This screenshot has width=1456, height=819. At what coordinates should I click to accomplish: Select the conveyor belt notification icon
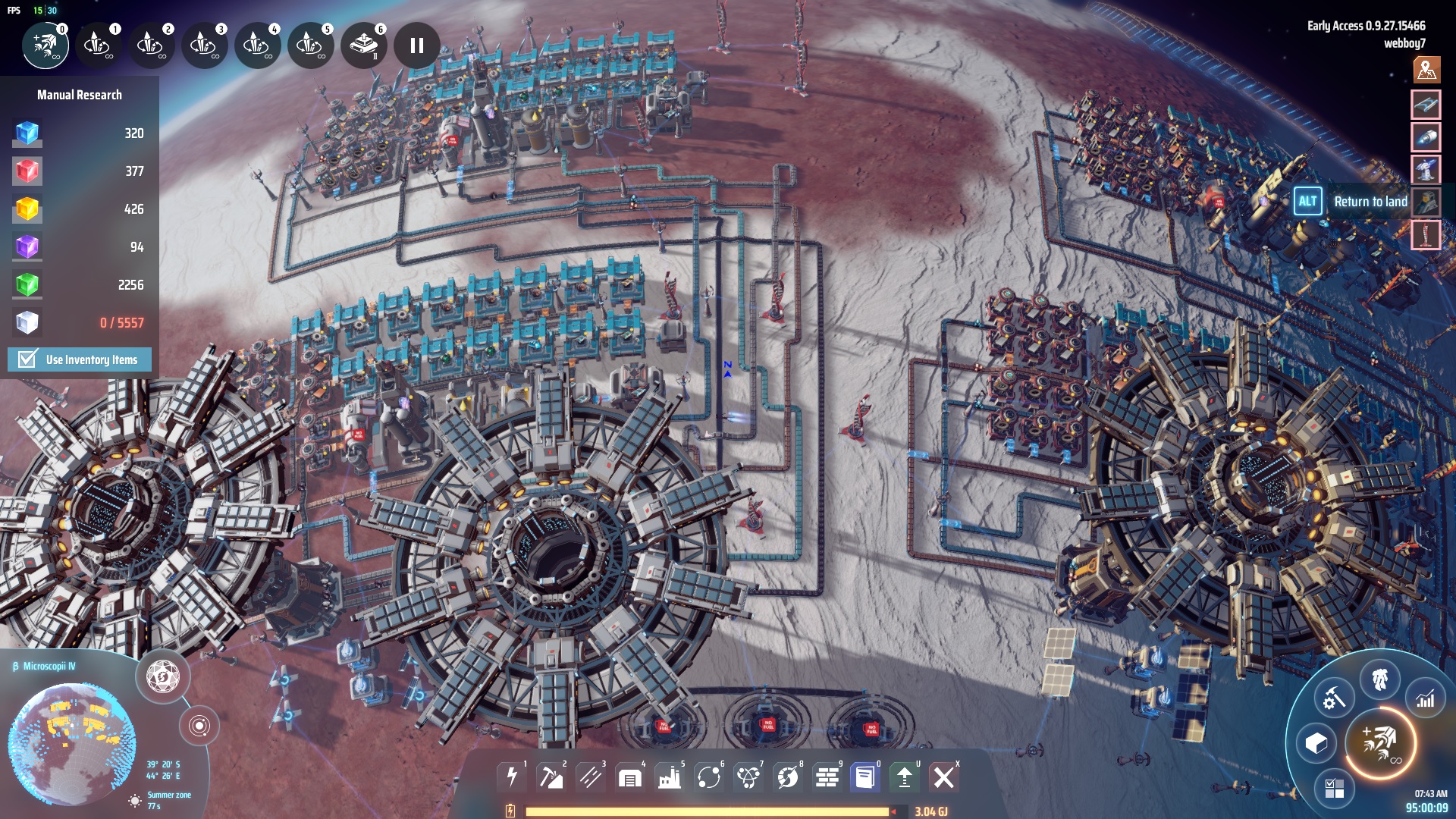pos(1426,105)
